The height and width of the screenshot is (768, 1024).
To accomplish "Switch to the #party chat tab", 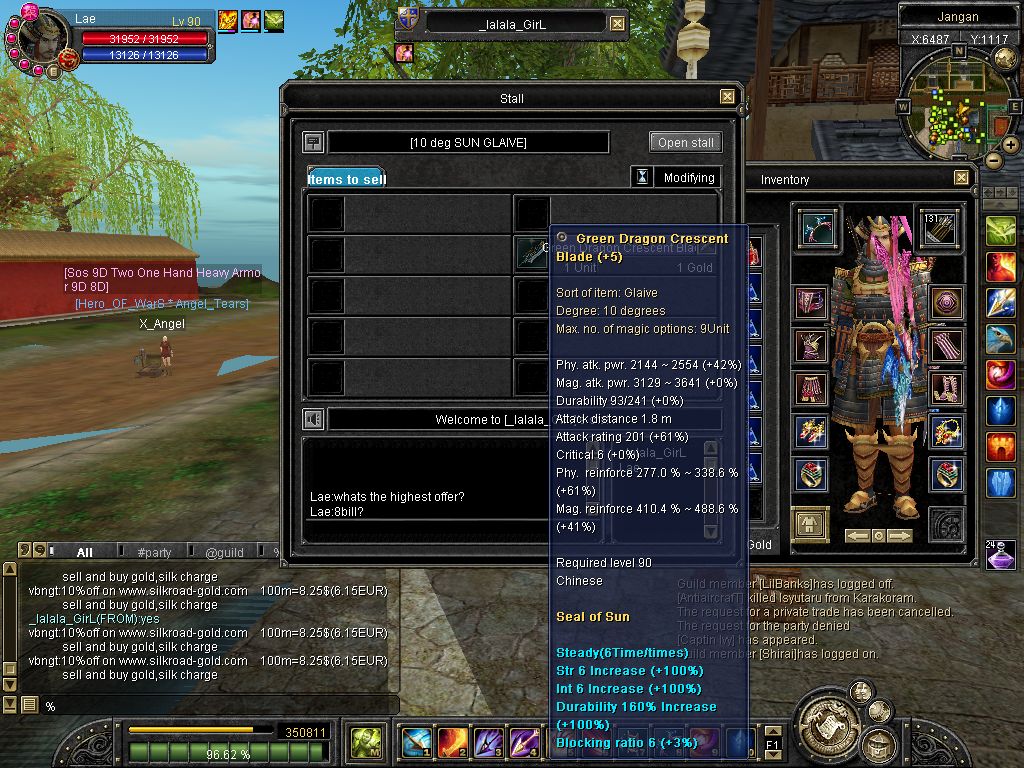I will click(154, 552).
